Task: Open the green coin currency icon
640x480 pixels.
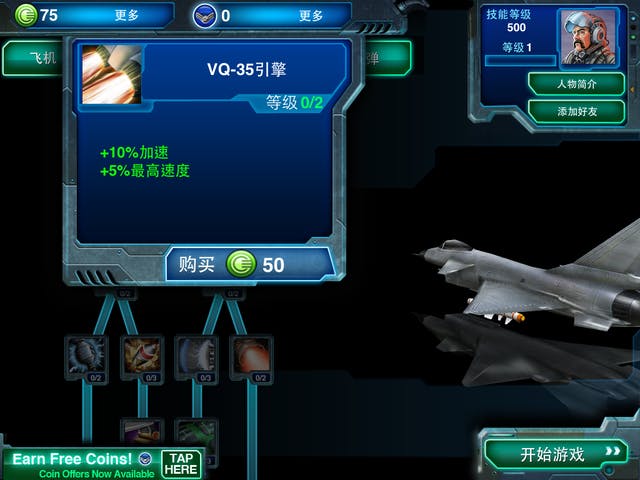Action: click(x=25, y=15)
